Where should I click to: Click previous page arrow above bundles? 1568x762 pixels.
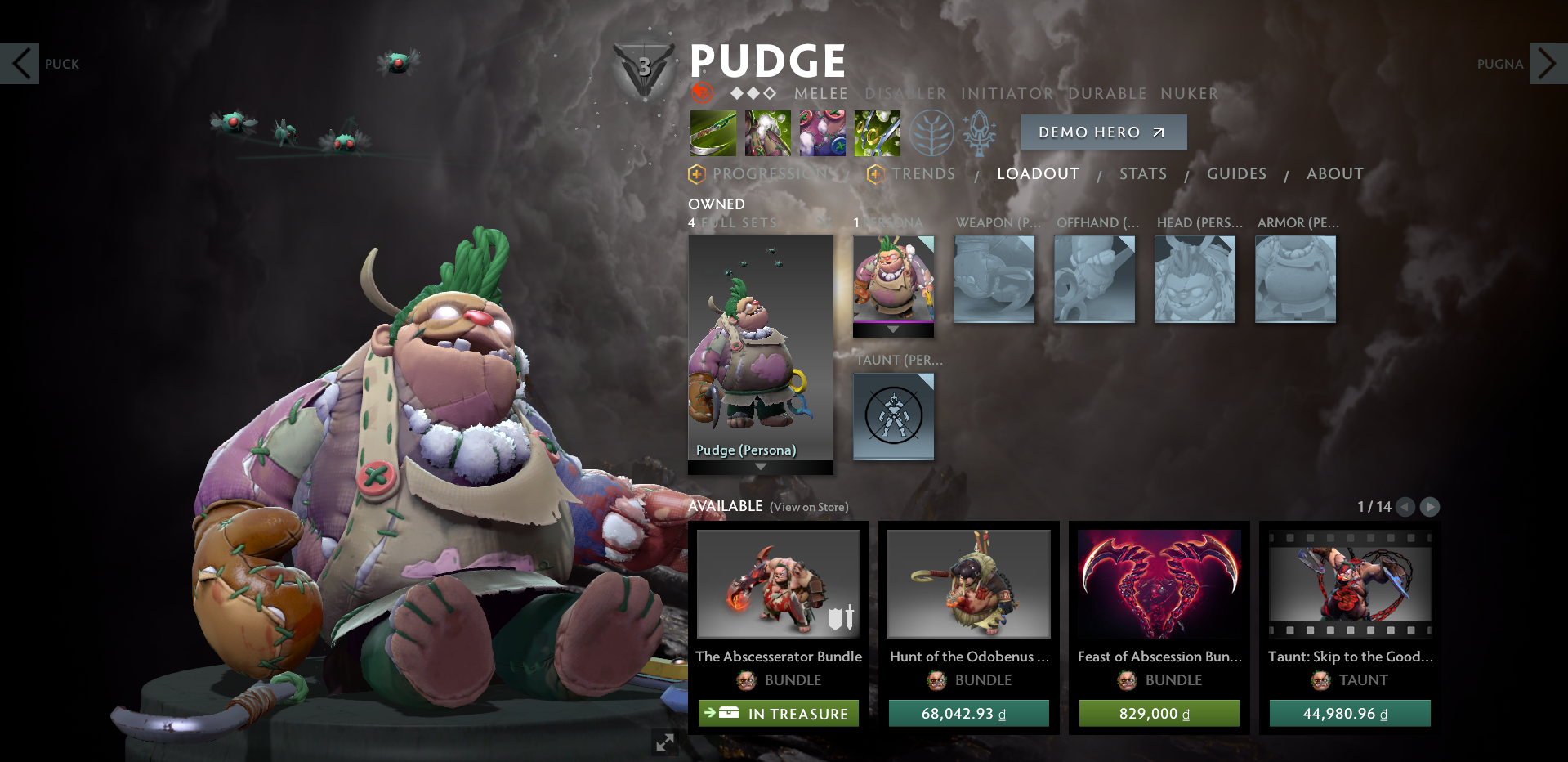pos(1405,507)
